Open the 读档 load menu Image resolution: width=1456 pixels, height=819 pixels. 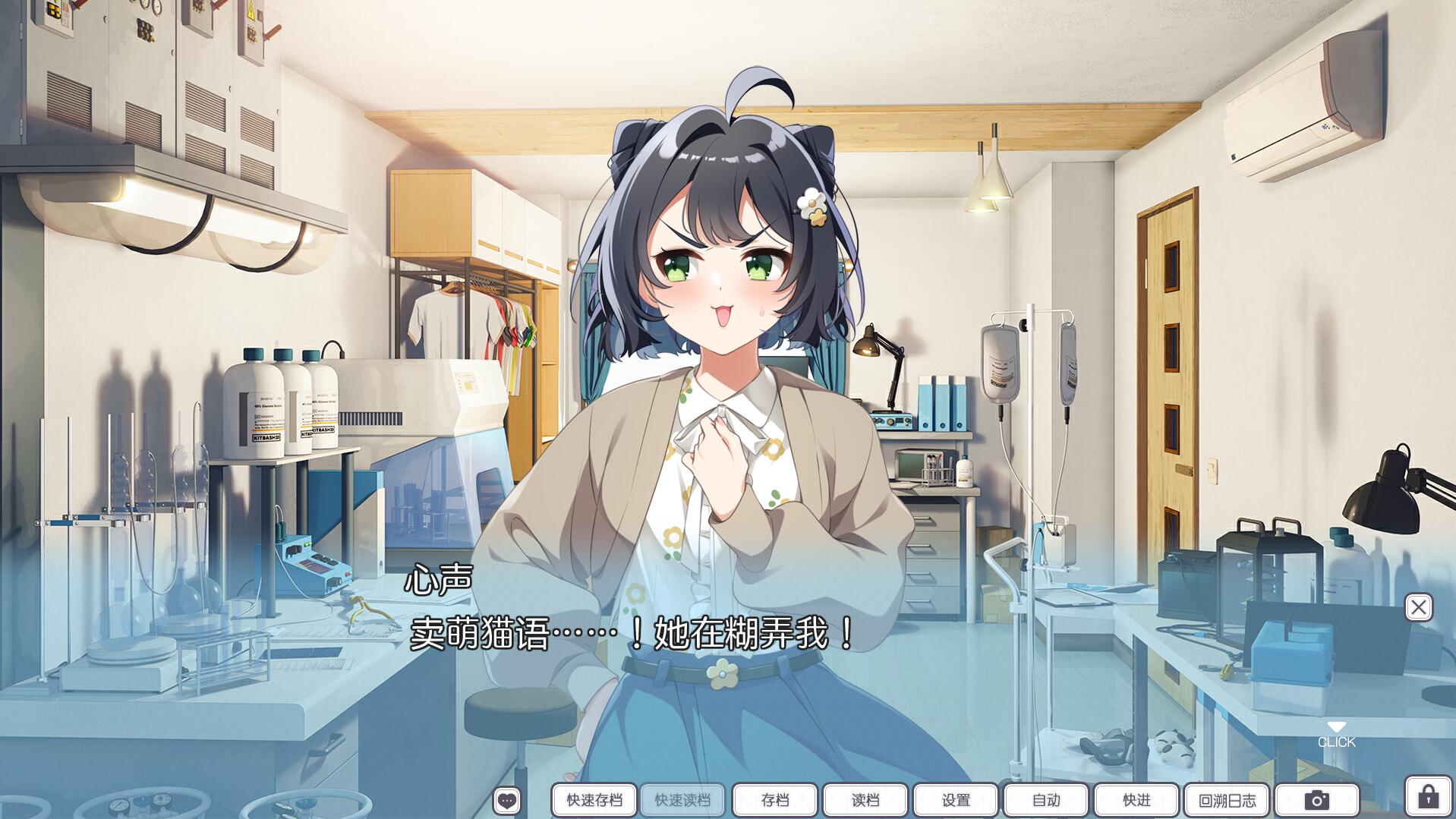coord(865,800)
